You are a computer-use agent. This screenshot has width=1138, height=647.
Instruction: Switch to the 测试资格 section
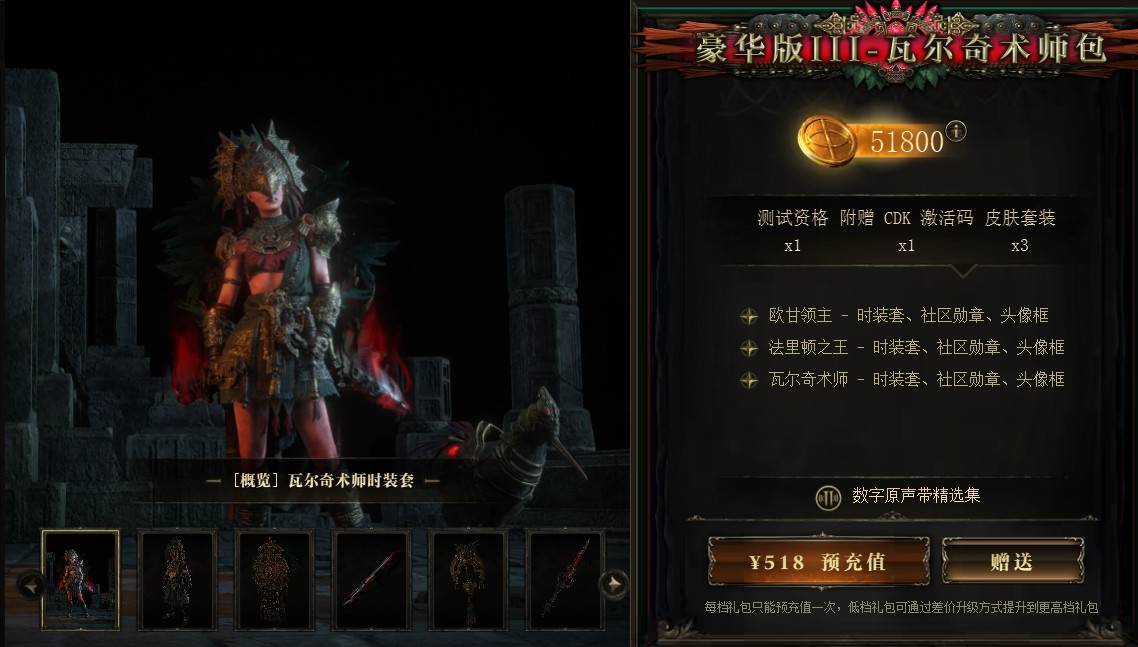tap(793, 229)
